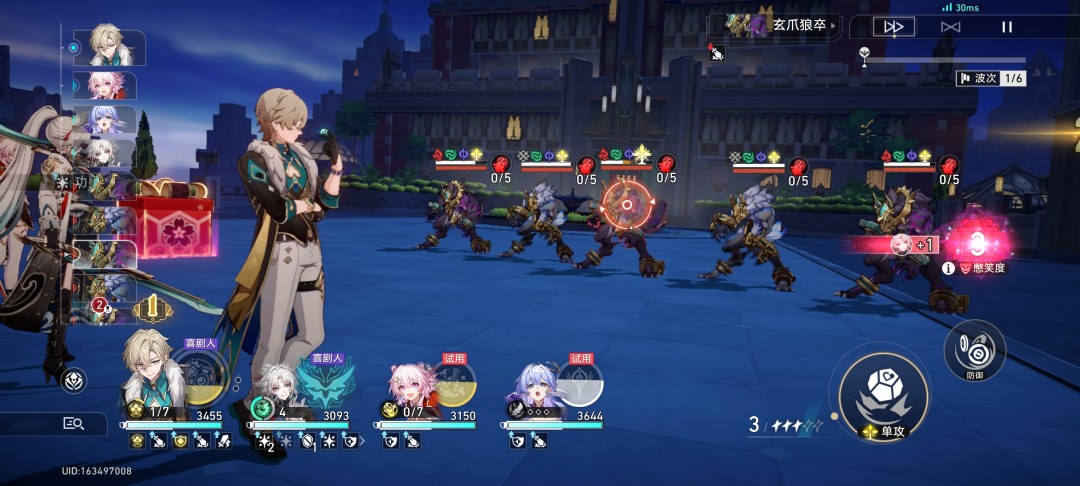The height and width of the screenshot is (486, 1080).
Task: Select the blonde character at top of turn order
Action: tap(108, 46)
